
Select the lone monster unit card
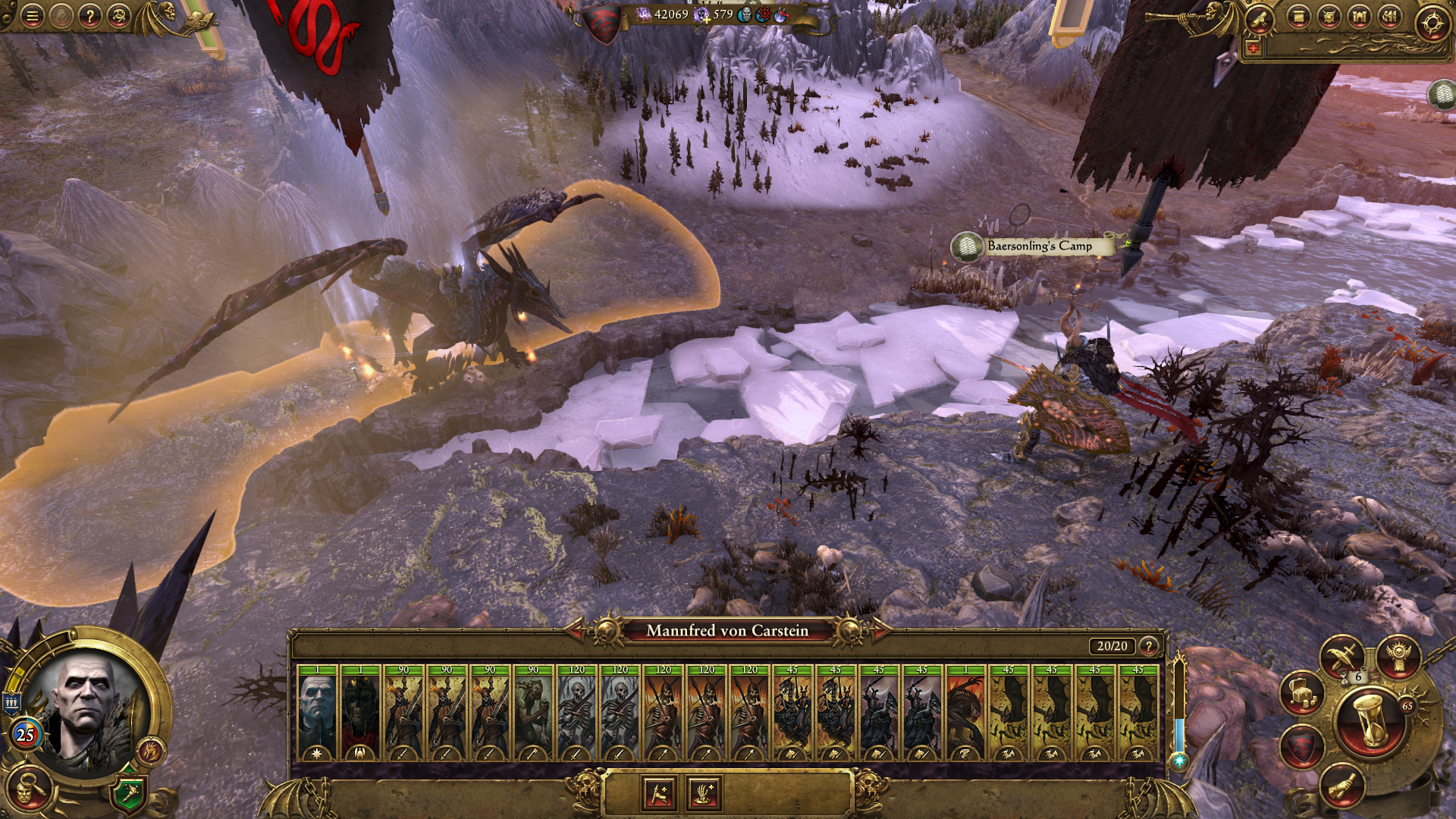(965, 714)
